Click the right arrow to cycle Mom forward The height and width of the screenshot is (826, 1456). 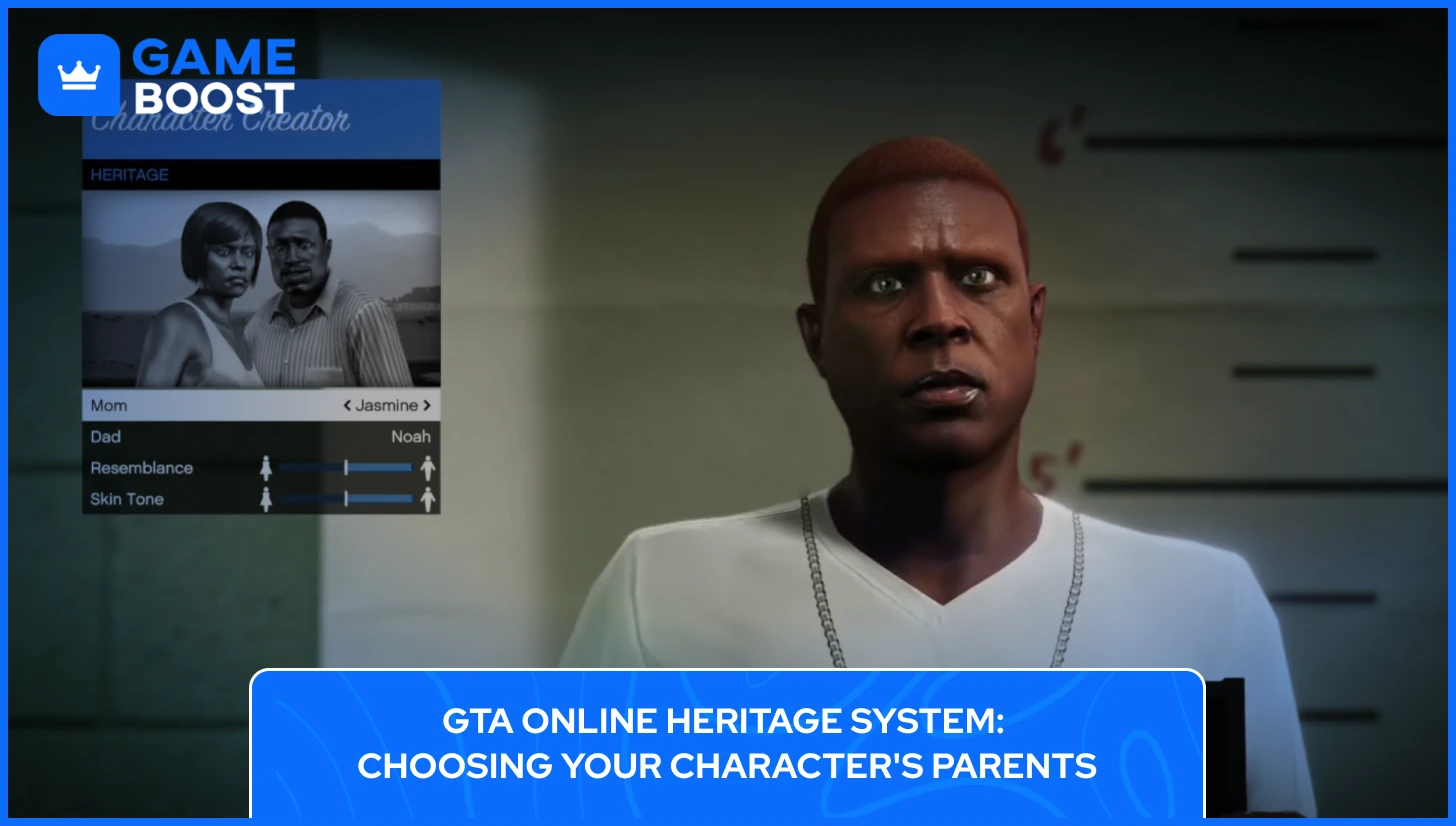tap(428, 405)
